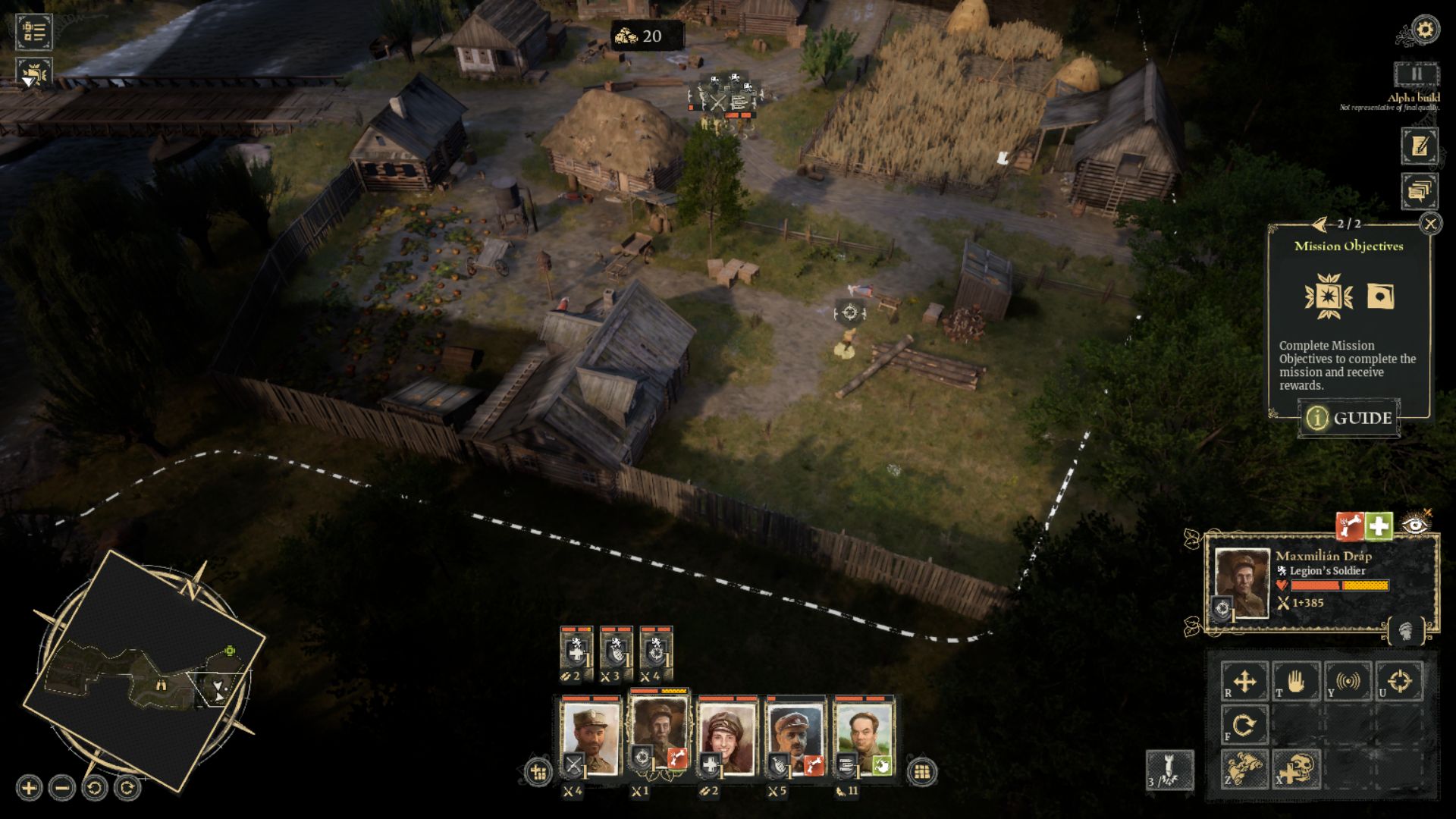Open the mission GUIDE
Image resolution: width=1456 pixels, height=819 pixels.
tap(1350, 418)
